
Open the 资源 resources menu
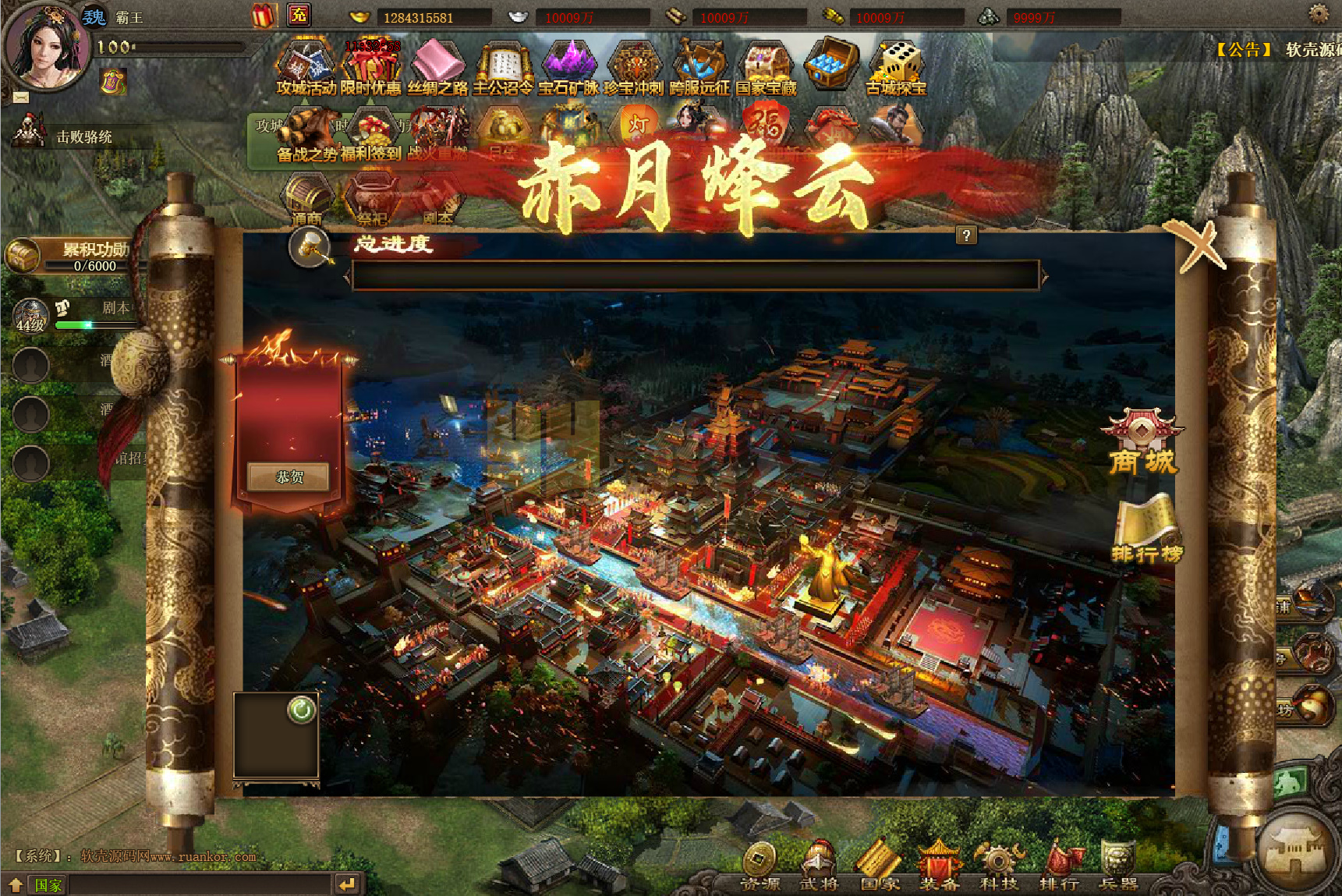pyautogui.click(x=760, y=866)
